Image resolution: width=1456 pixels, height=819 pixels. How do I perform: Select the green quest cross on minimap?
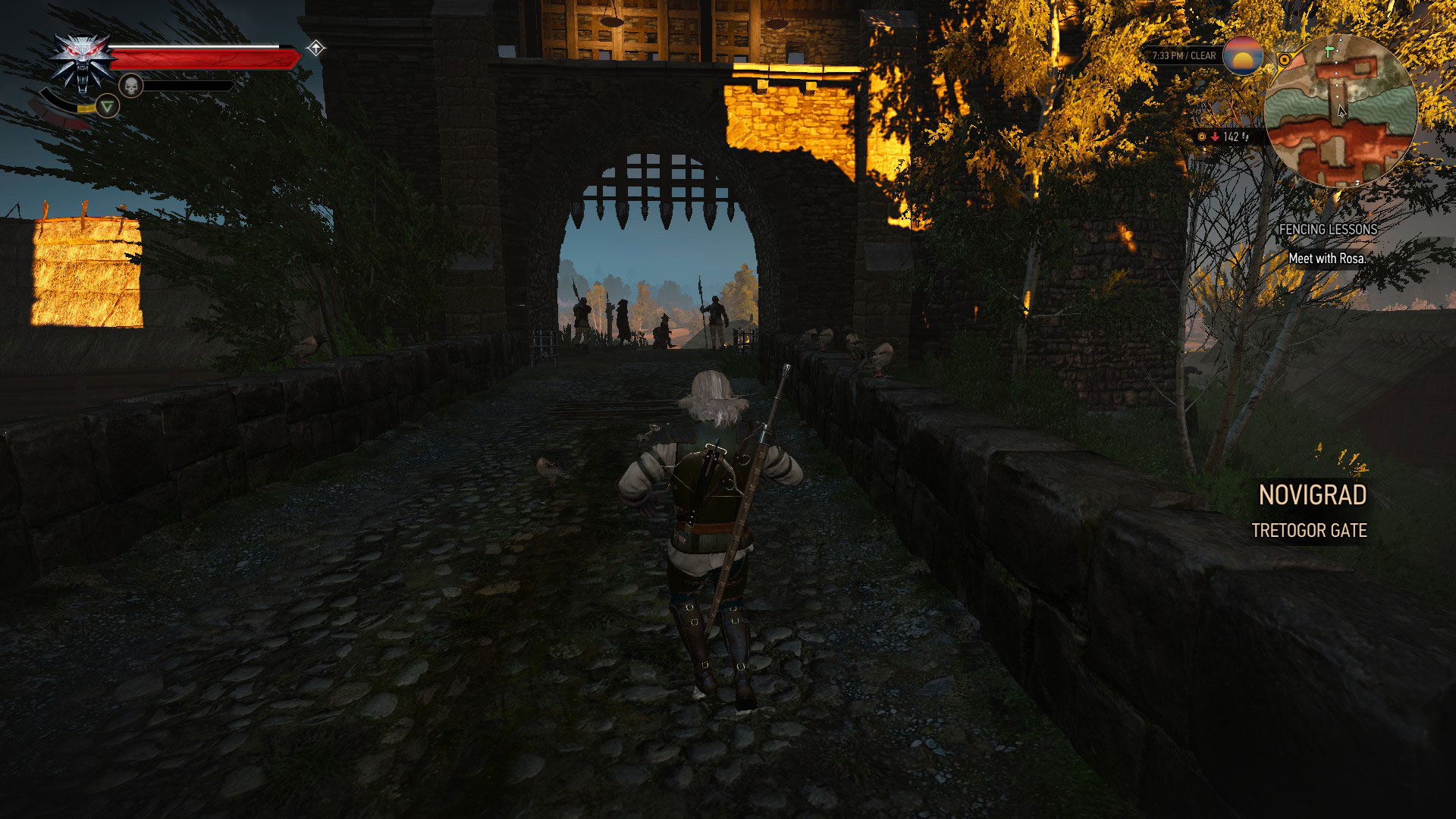1329,50
